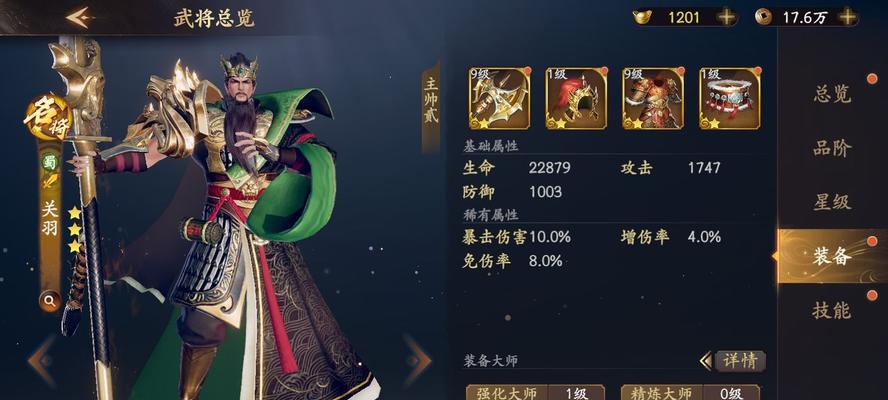This screenshot has height=400, width=888.
Task: Select the level 9 axe weapon slot
Action: 499,98
